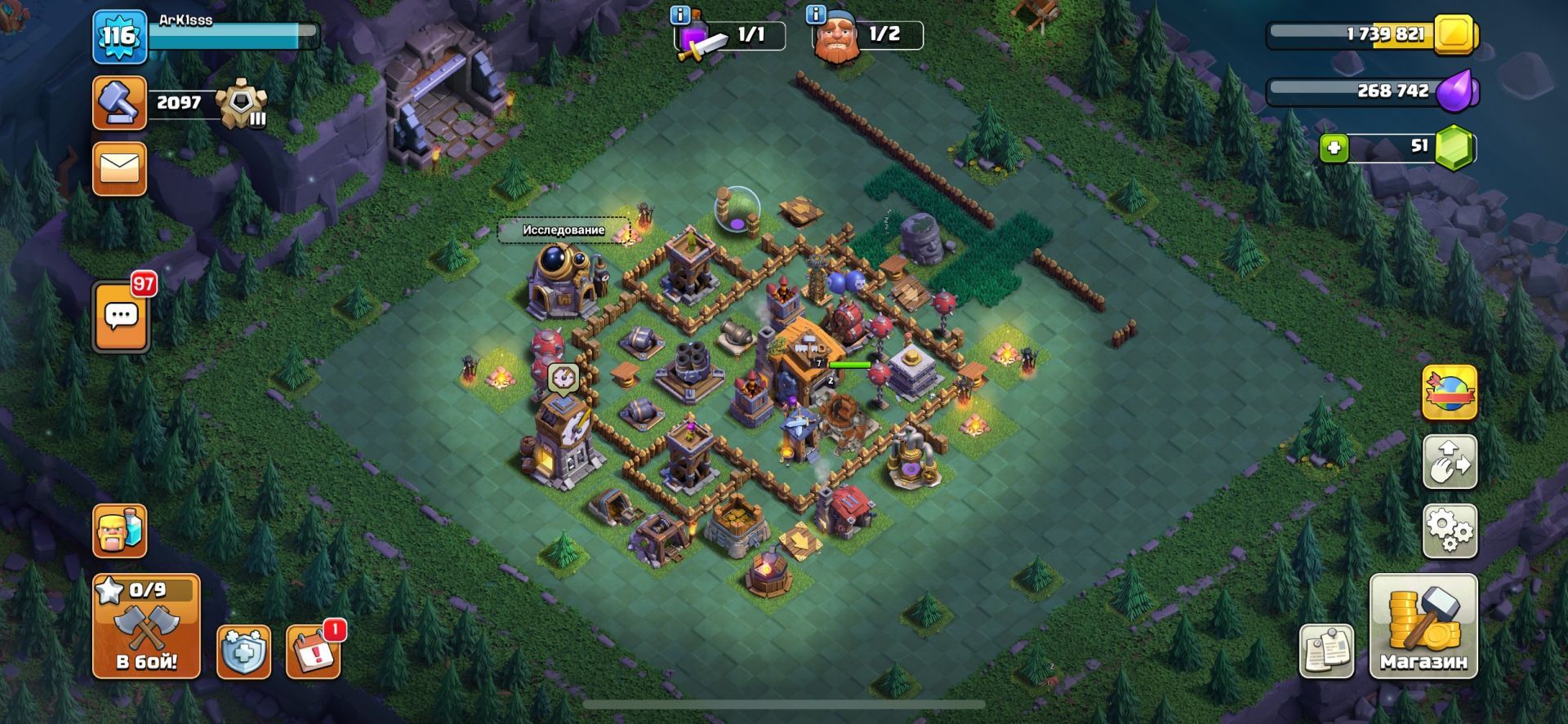The image size is (1568, 724).
Task: Open the chat with 97 unread messages
Action: (x=122, y=316)
